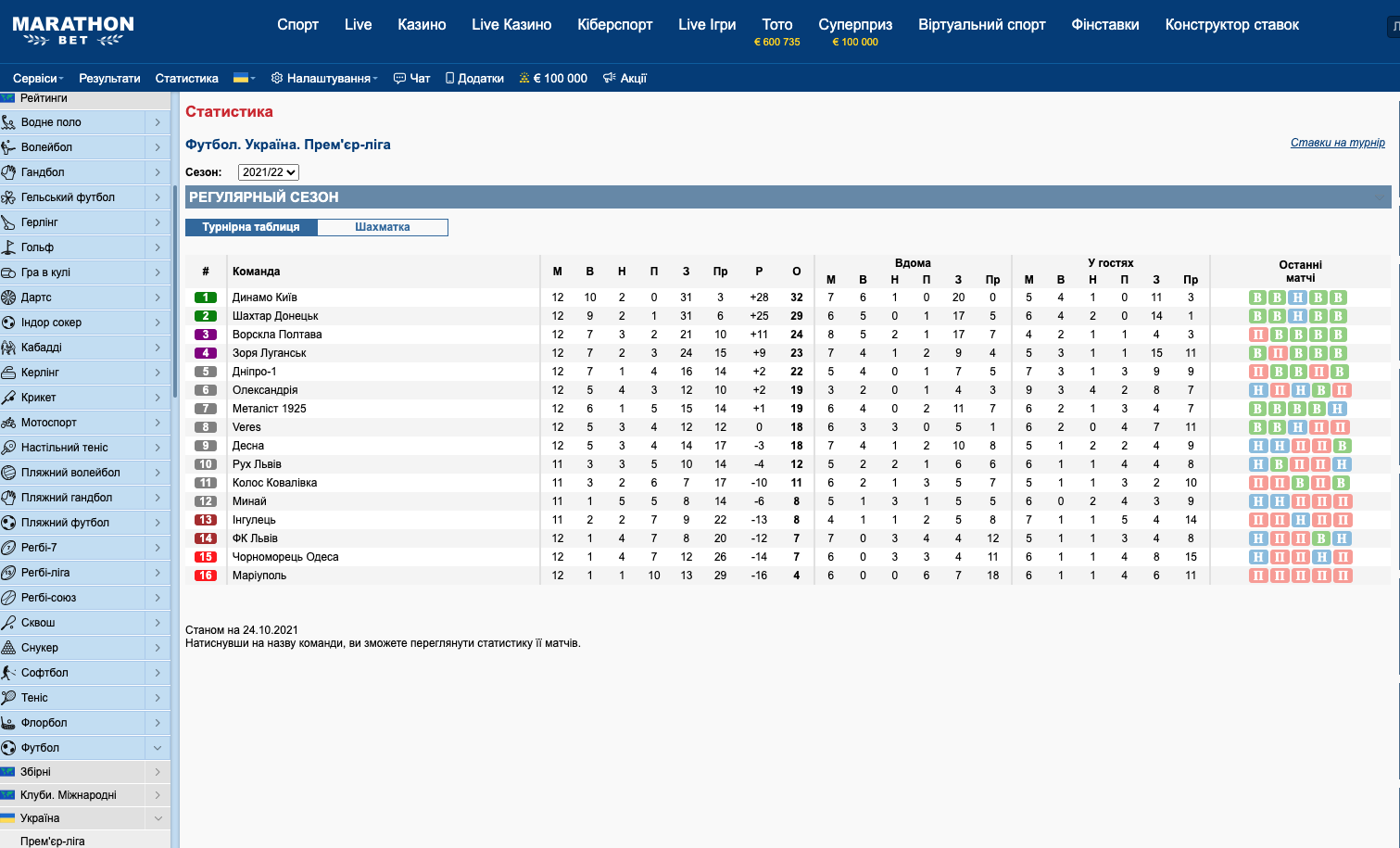
Task: Show the Результати page
Action: (109, 79)
